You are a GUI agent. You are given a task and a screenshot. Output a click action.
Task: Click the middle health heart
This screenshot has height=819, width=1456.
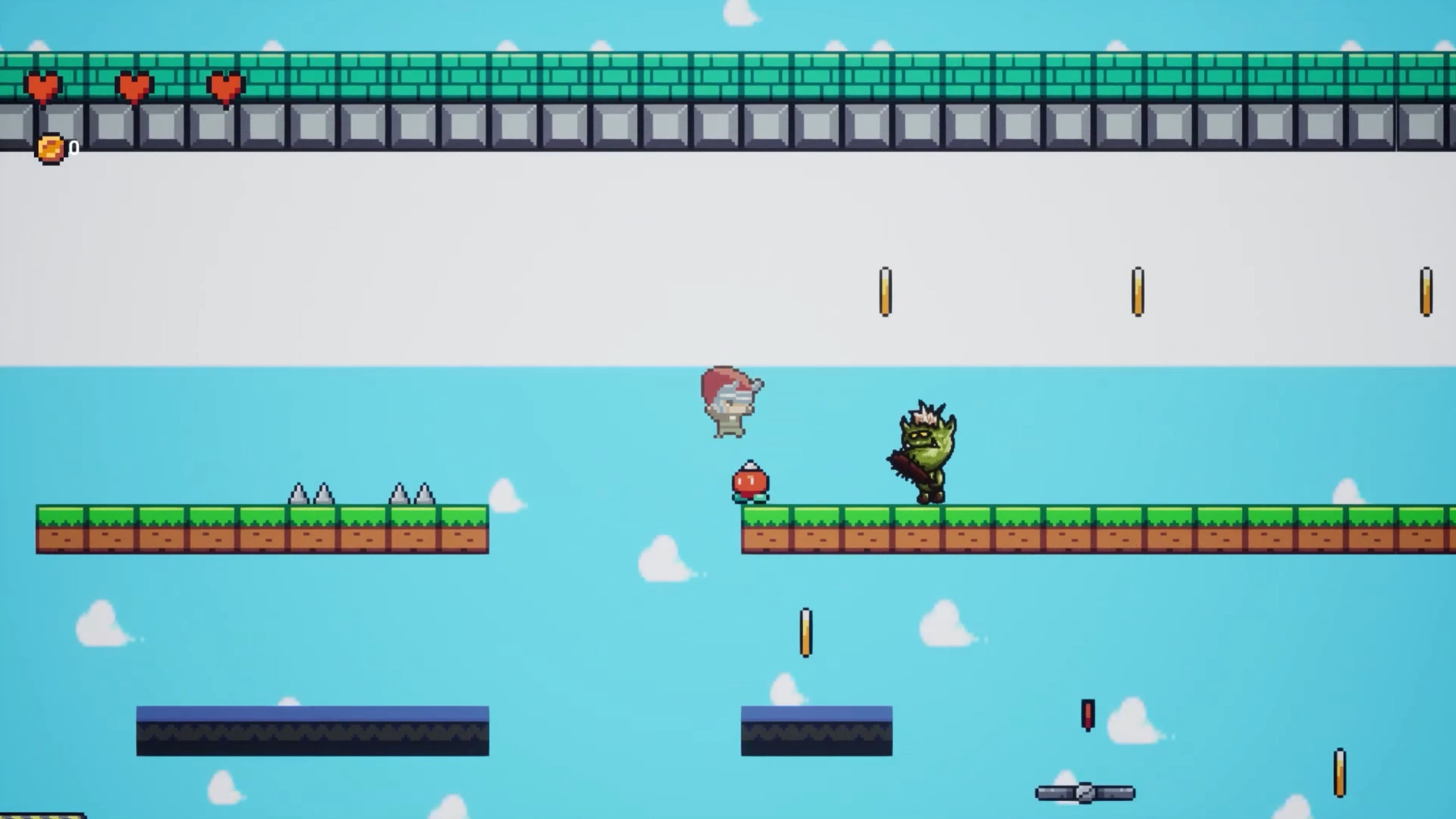tap(134, 86)
